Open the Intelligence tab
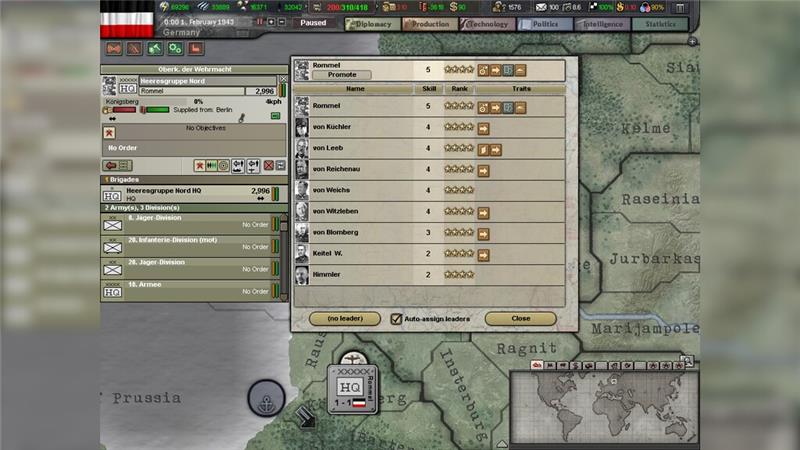The image size is (800, 450). point(601,23)
